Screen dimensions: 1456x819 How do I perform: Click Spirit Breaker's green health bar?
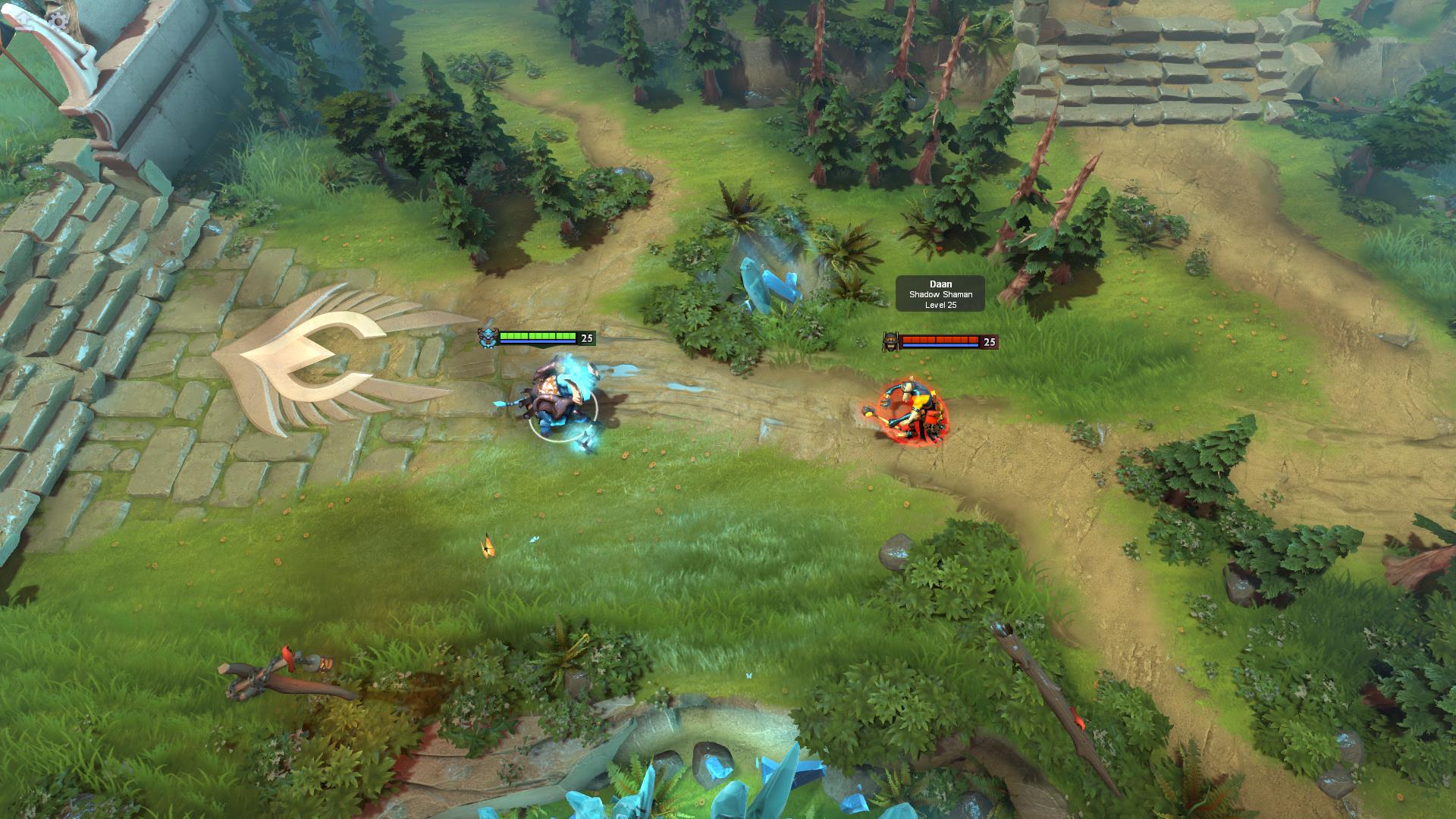(538, 335)
